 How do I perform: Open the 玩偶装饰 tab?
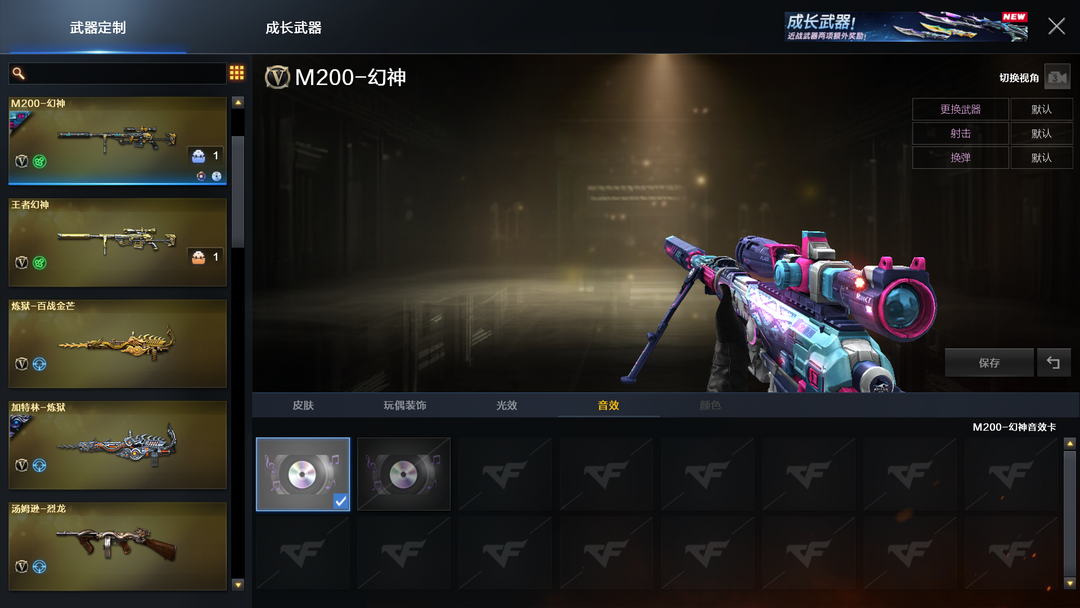pyautogui.click(x=404, y=405)
